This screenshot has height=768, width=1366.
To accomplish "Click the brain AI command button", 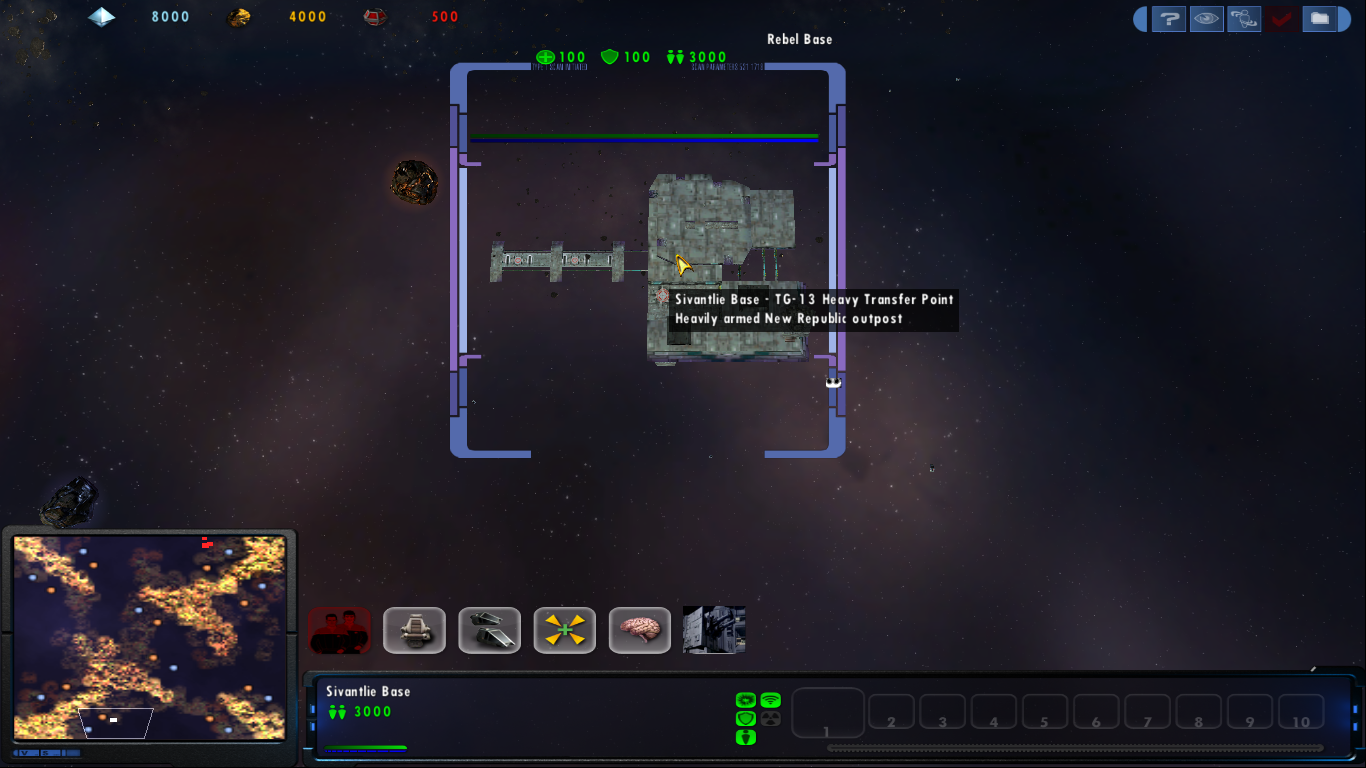I will click(639, 630).
